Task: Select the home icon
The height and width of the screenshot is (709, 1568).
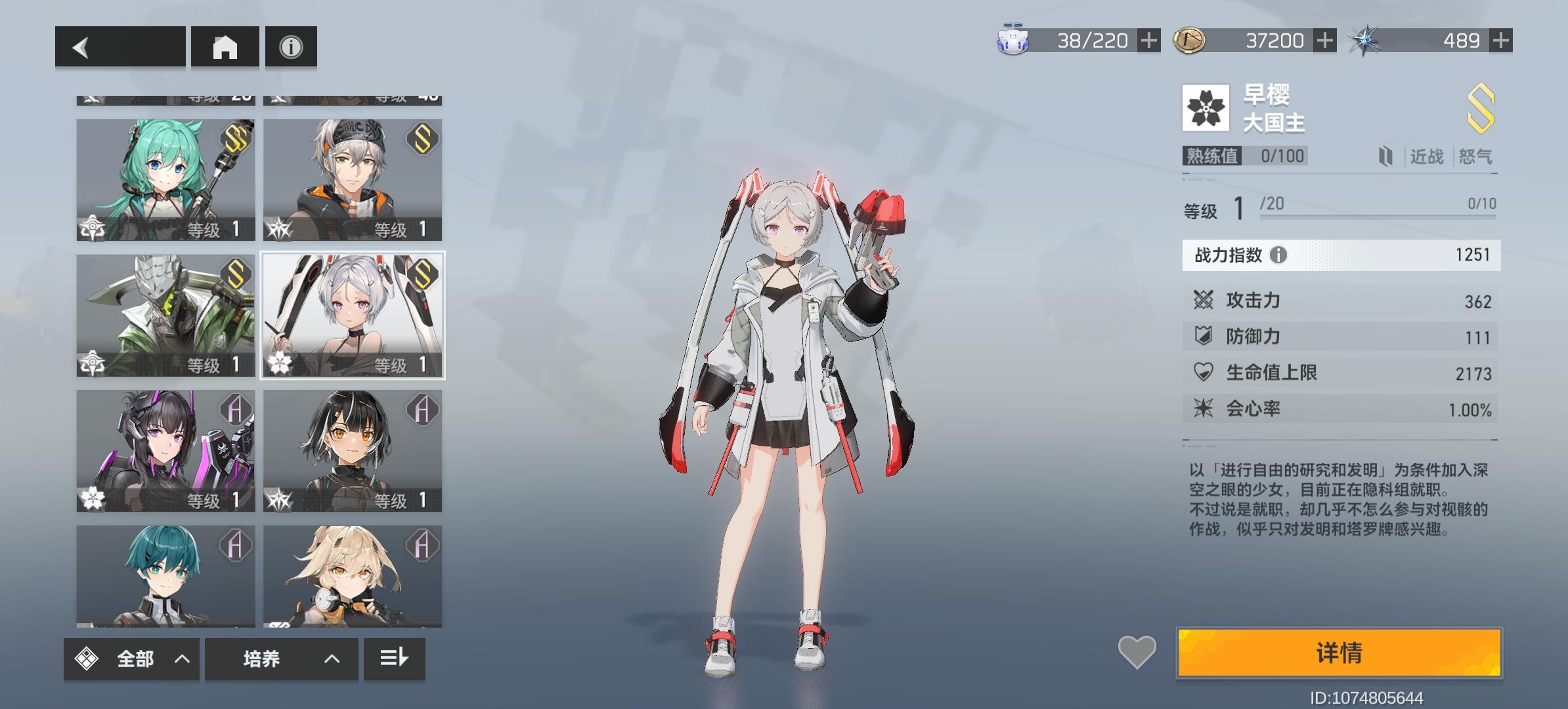Action: click(x=225, y=46)
